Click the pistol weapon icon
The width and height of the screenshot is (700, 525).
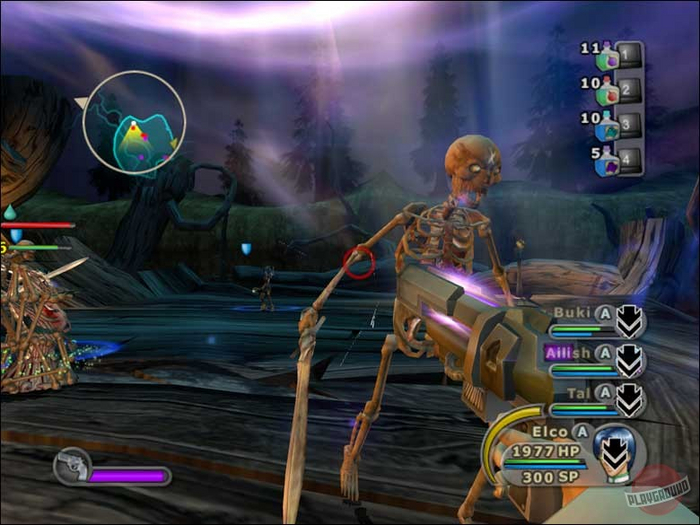72,466
